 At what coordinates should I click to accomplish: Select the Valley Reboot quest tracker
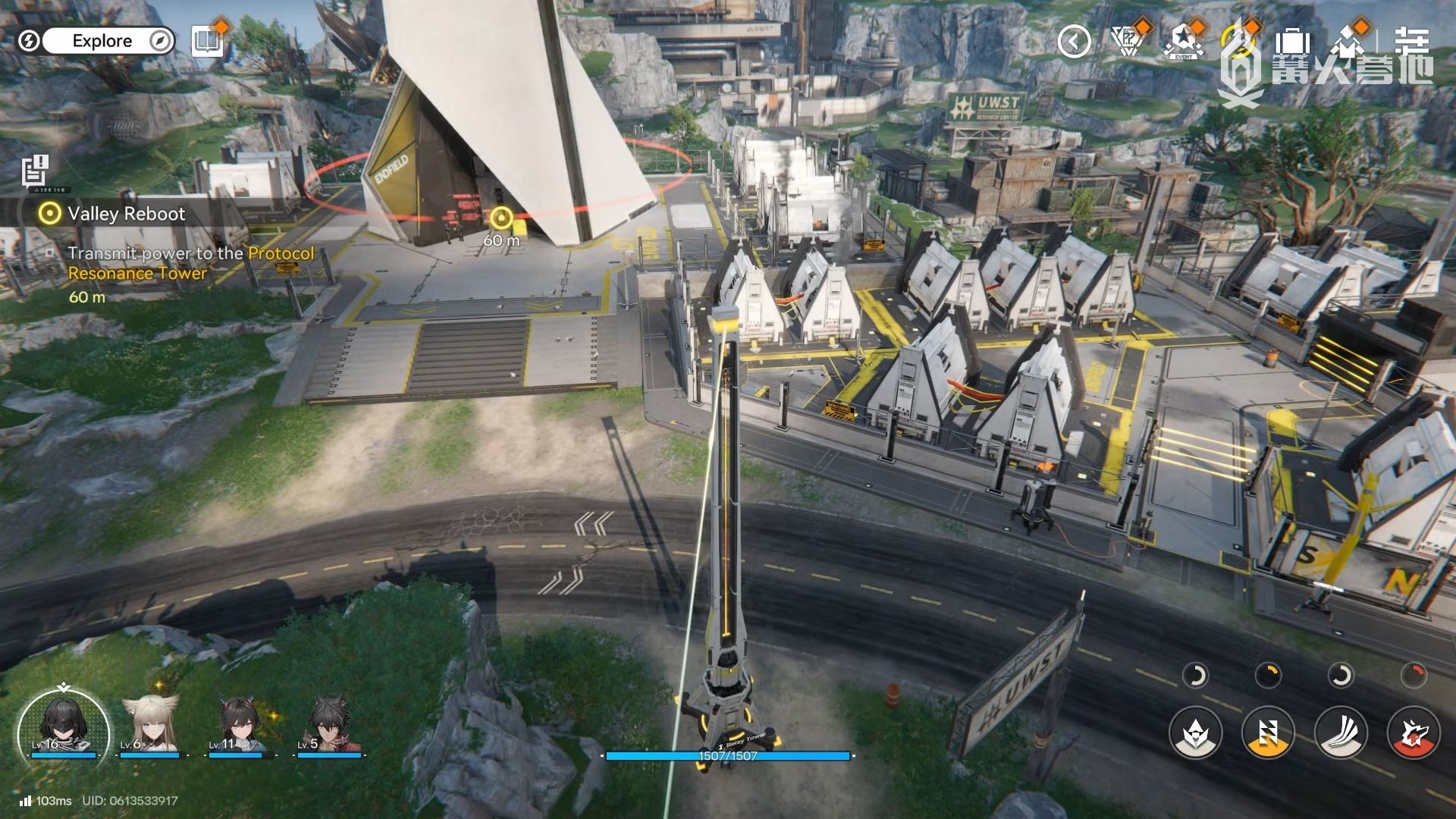coord(126,214)
